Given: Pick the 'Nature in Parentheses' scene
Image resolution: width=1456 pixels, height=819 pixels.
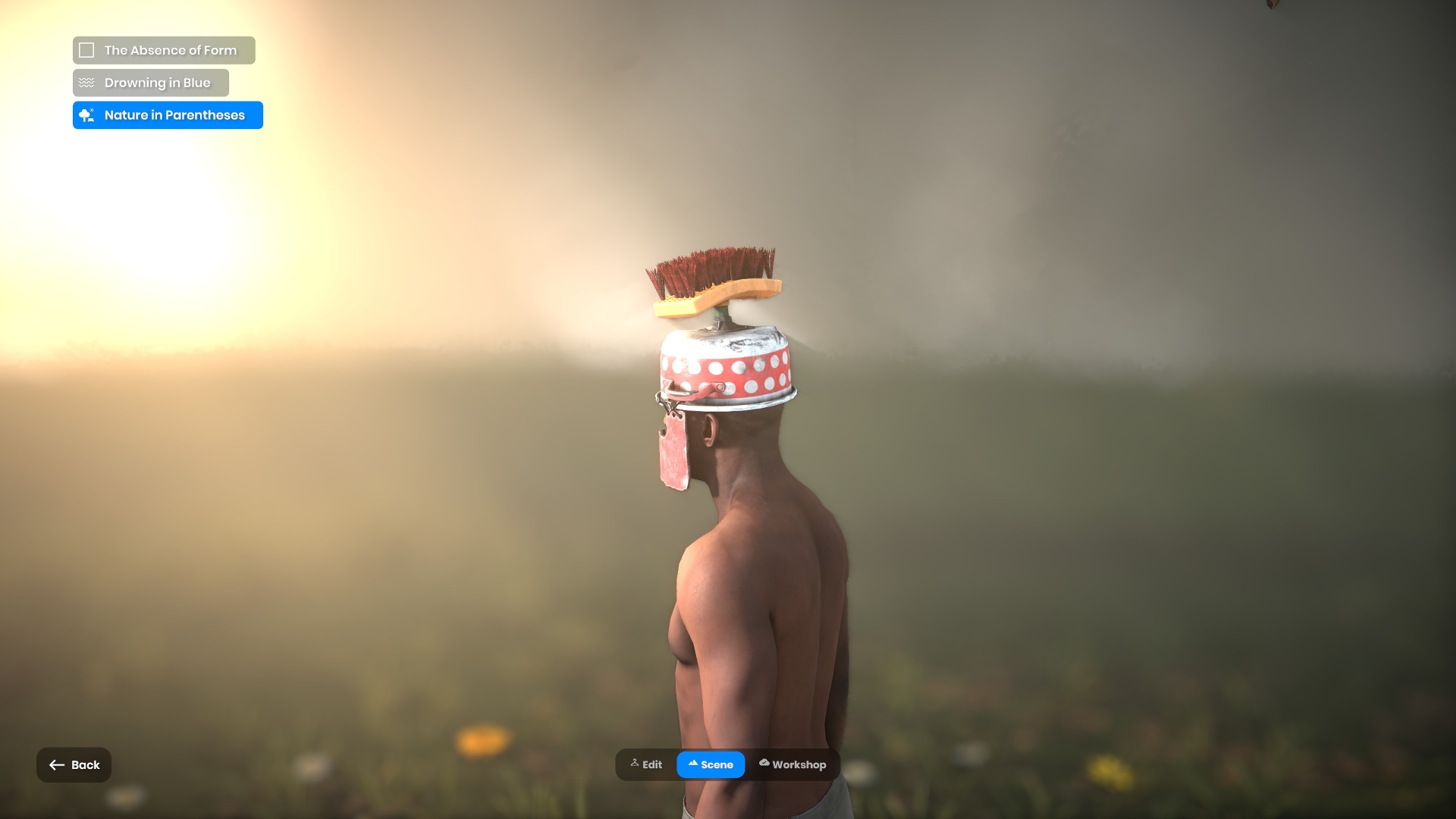Looking at the screenshot, I should (168, 115).
